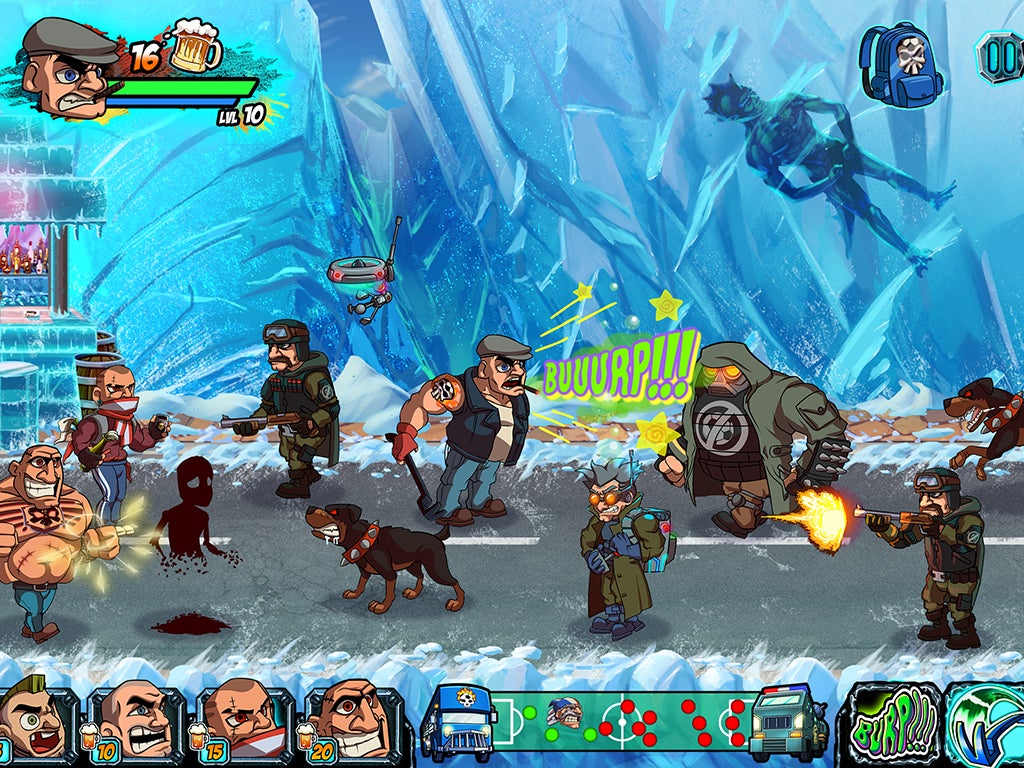Summon the bald fighter costing 10 beers
Image resolution: width=1024 pixels, height=768 pixels.
pos(136,723)
